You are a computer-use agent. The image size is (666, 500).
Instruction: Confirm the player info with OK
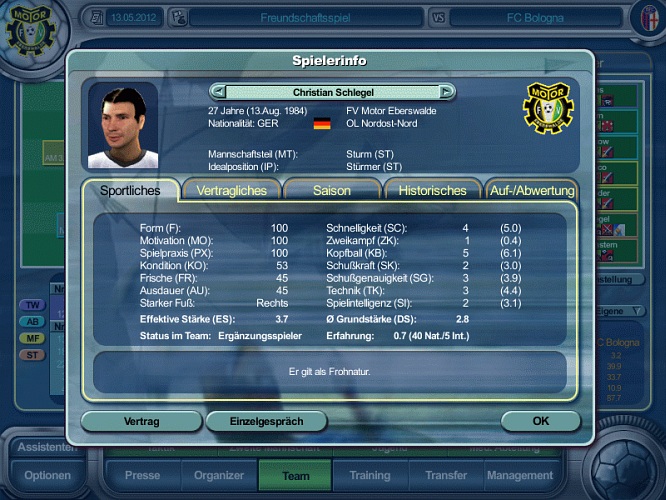point(540,421)
